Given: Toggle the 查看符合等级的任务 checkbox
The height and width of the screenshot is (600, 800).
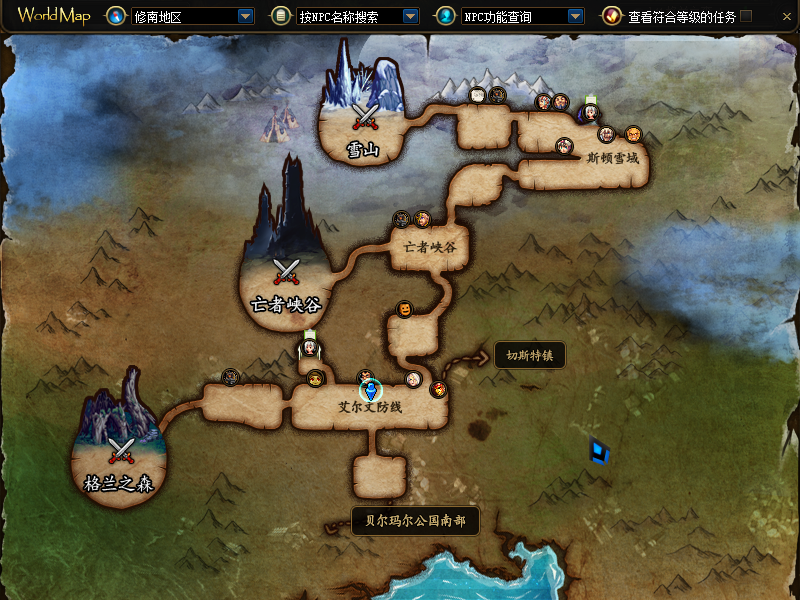Looking at the screenshot, I should [x=746, y=17].
